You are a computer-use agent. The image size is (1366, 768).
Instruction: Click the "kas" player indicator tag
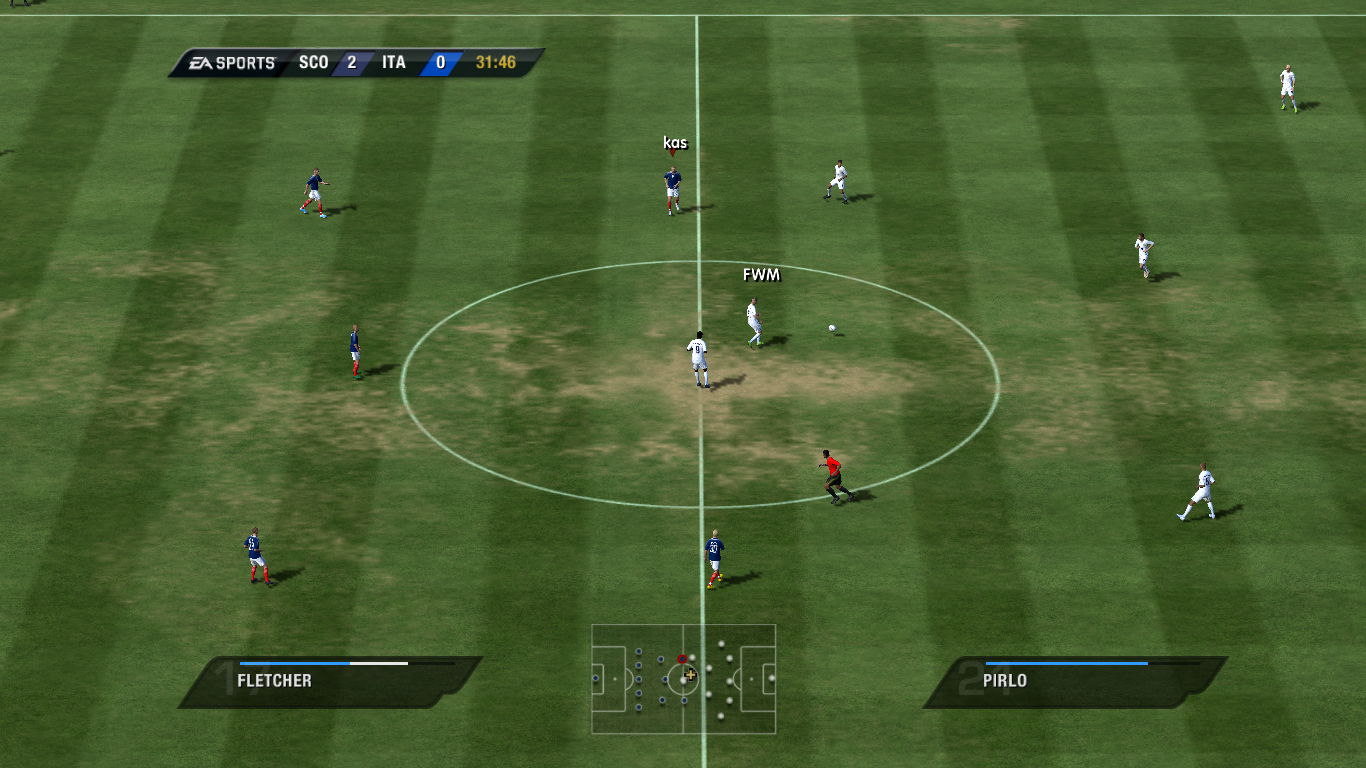tap(675, 143)
